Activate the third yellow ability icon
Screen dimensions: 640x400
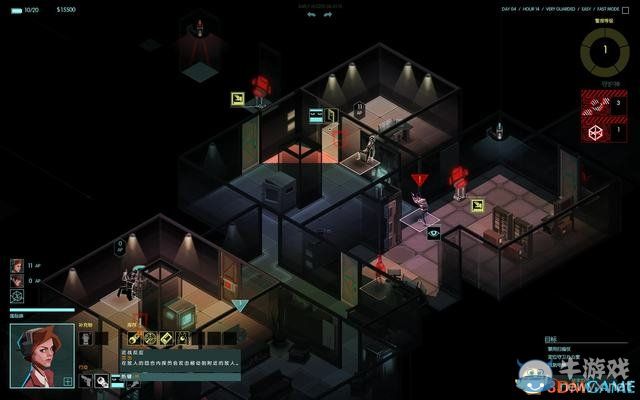[166, 338]
